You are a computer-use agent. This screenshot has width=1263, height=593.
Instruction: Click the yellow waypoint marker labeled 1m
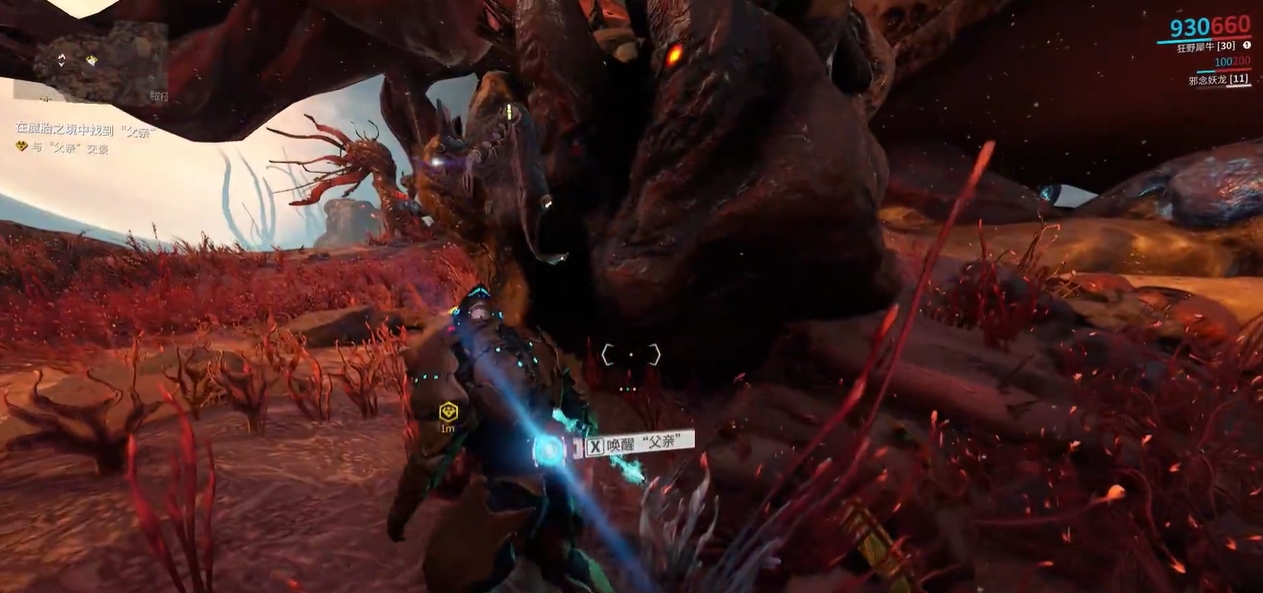pos(449,411)
